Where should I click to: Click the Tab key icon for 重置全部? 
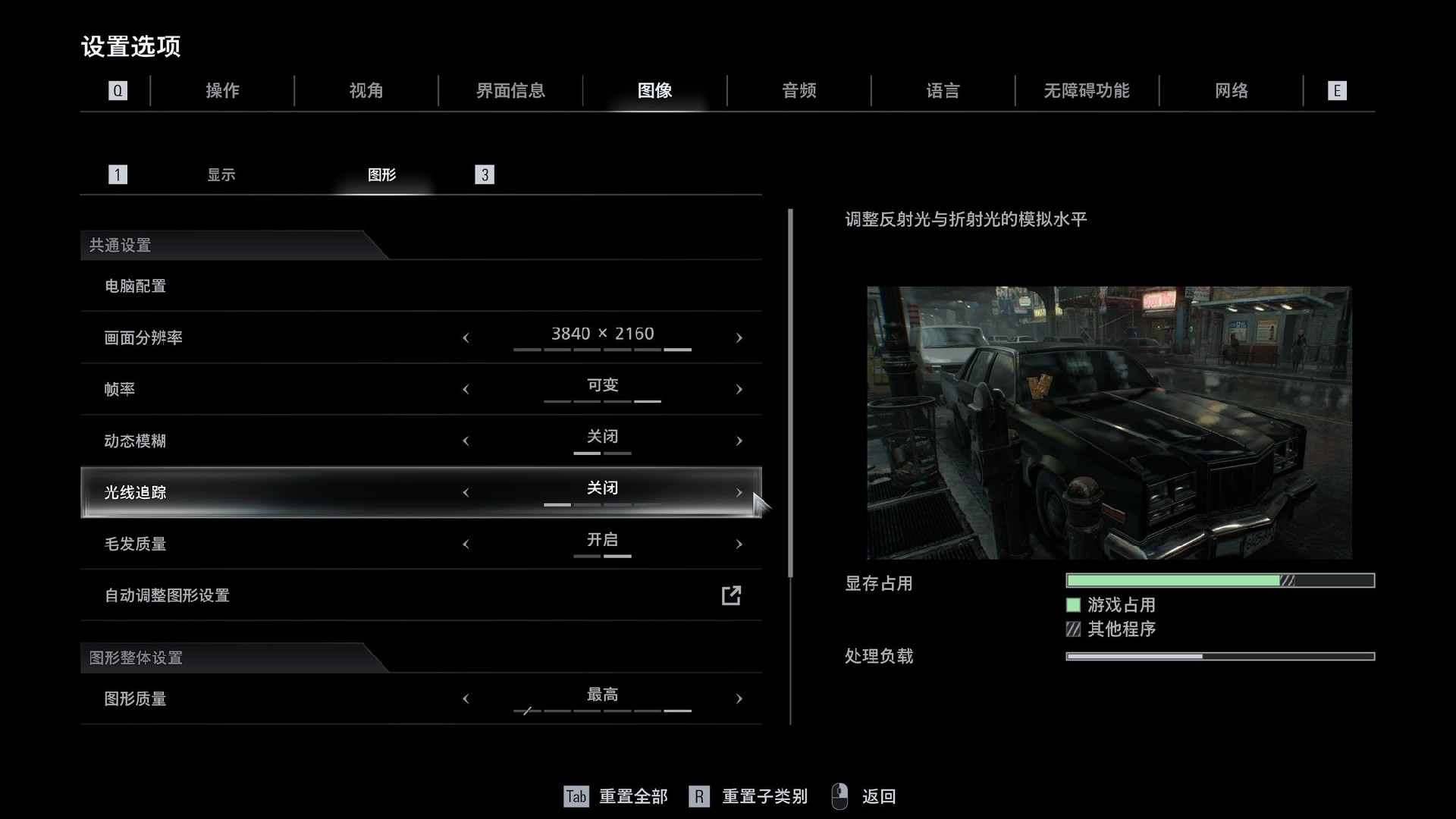(576, 797)
